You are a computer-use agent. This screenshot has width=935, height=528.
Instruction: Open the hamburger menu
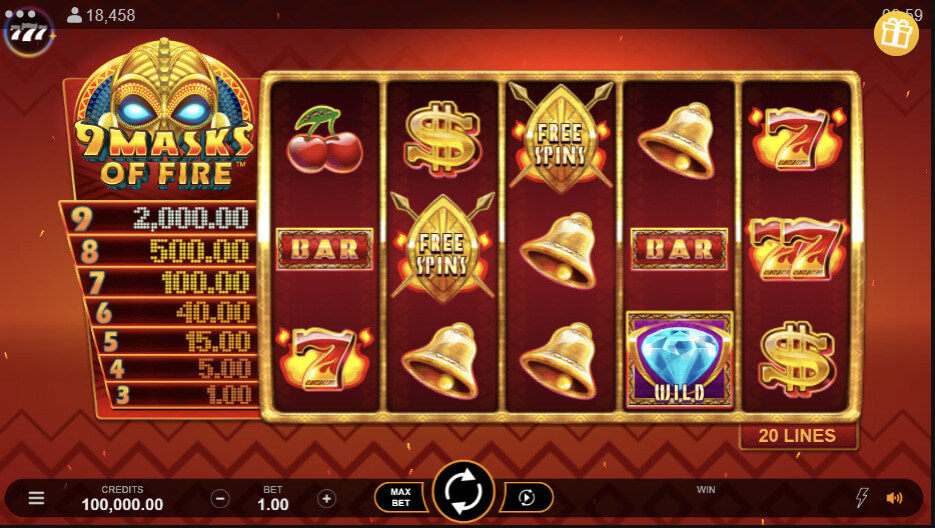(x=36, y=498)
